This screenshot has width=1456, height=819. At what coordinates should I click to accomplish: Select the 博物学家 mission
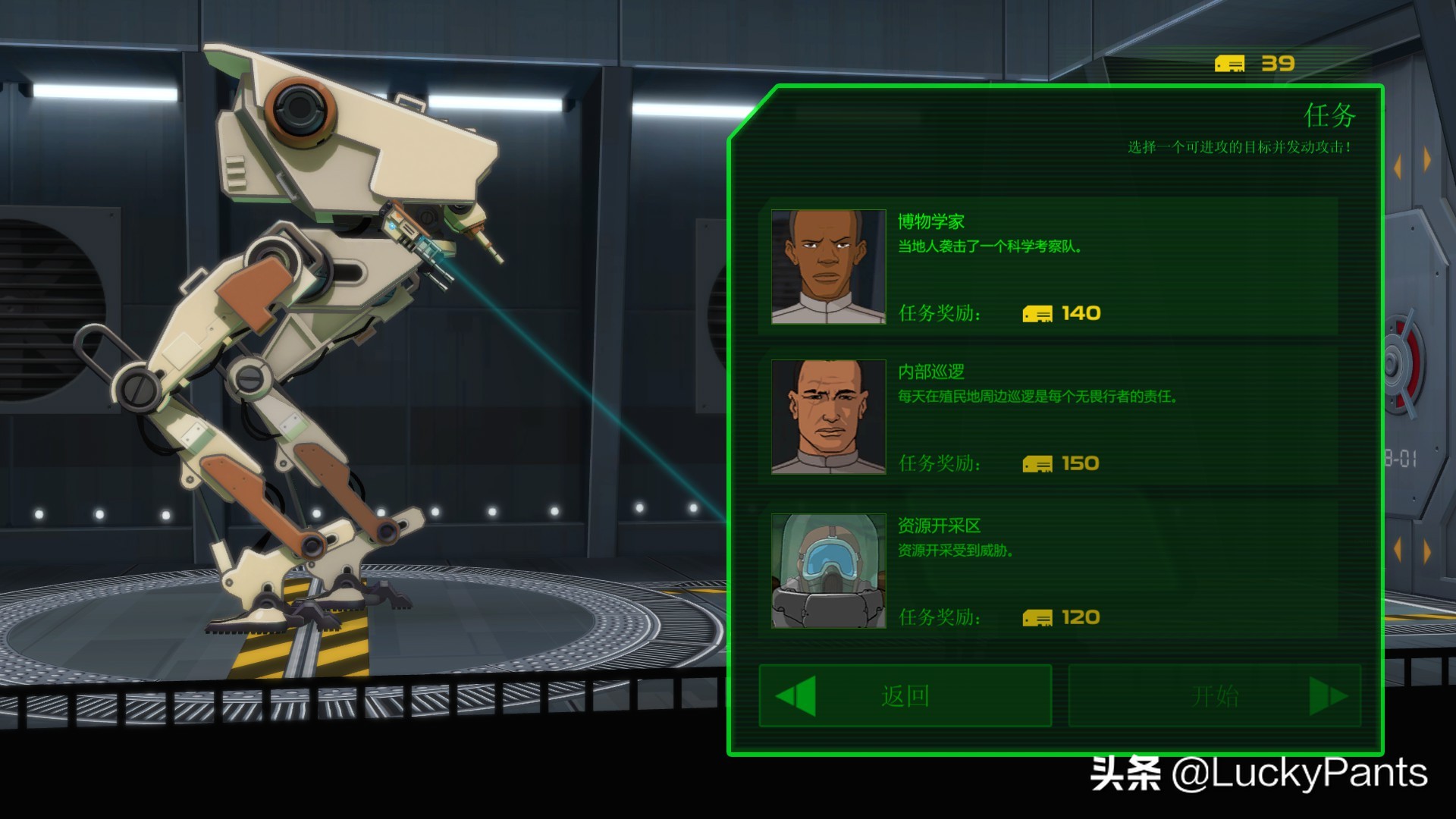tap(1048, 266)
